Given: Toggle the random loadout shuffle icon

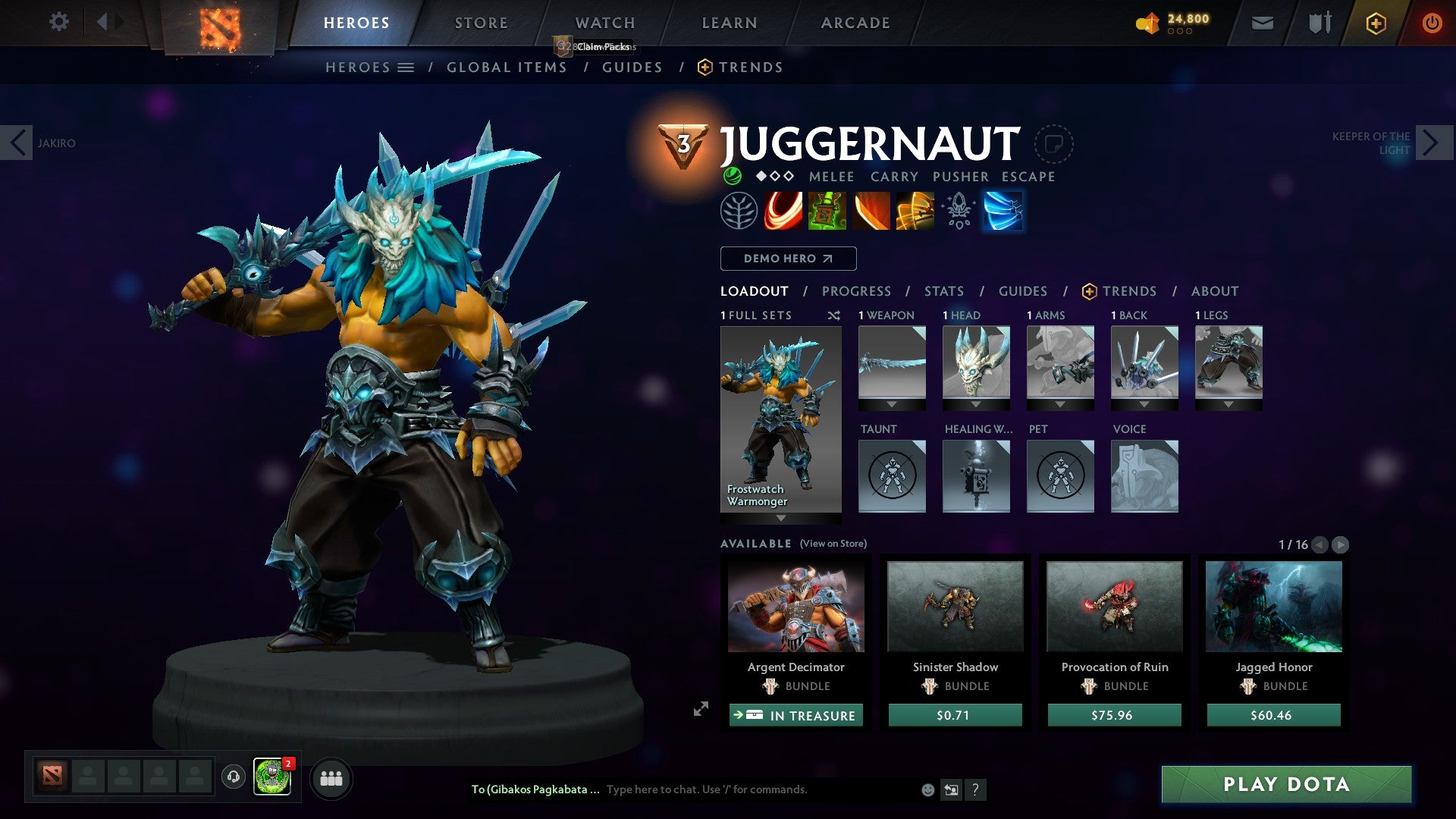Looking at the screenshot, I should 834,315.
